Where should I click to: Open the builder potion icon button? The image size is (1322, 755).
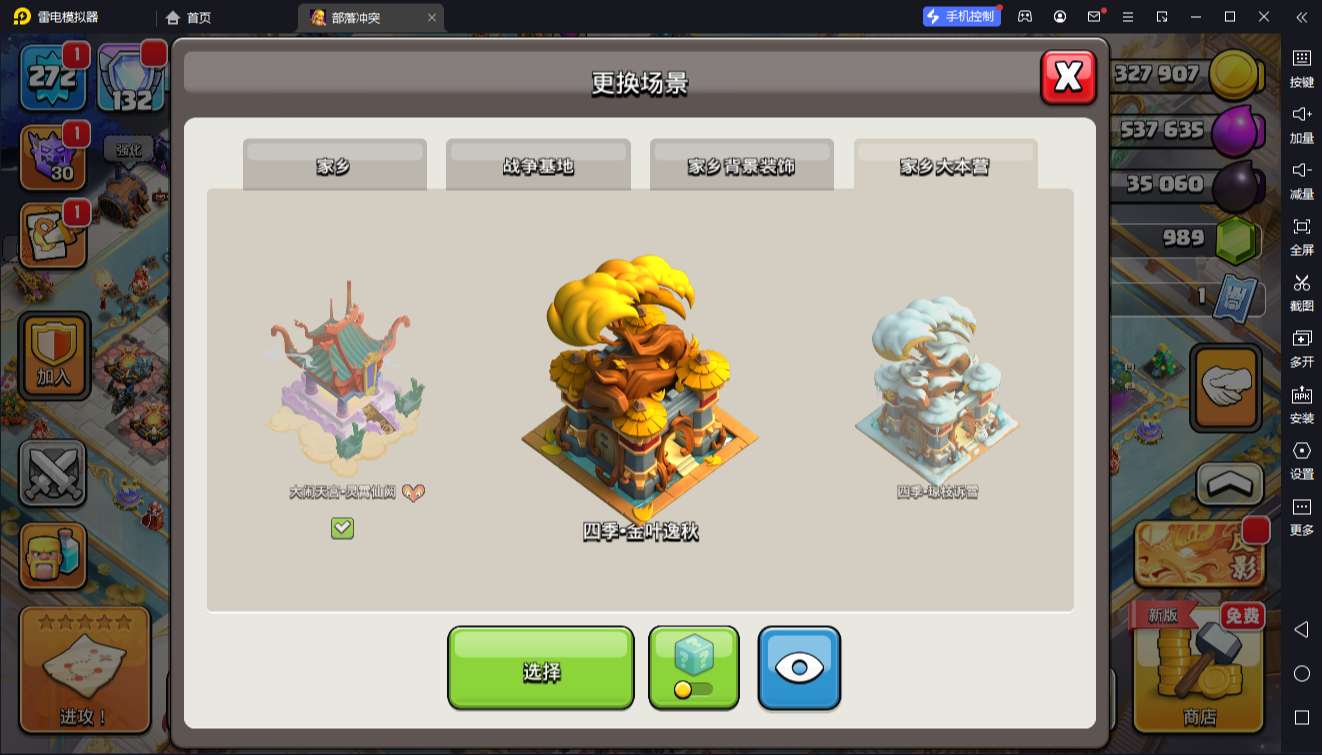[53, 555]
